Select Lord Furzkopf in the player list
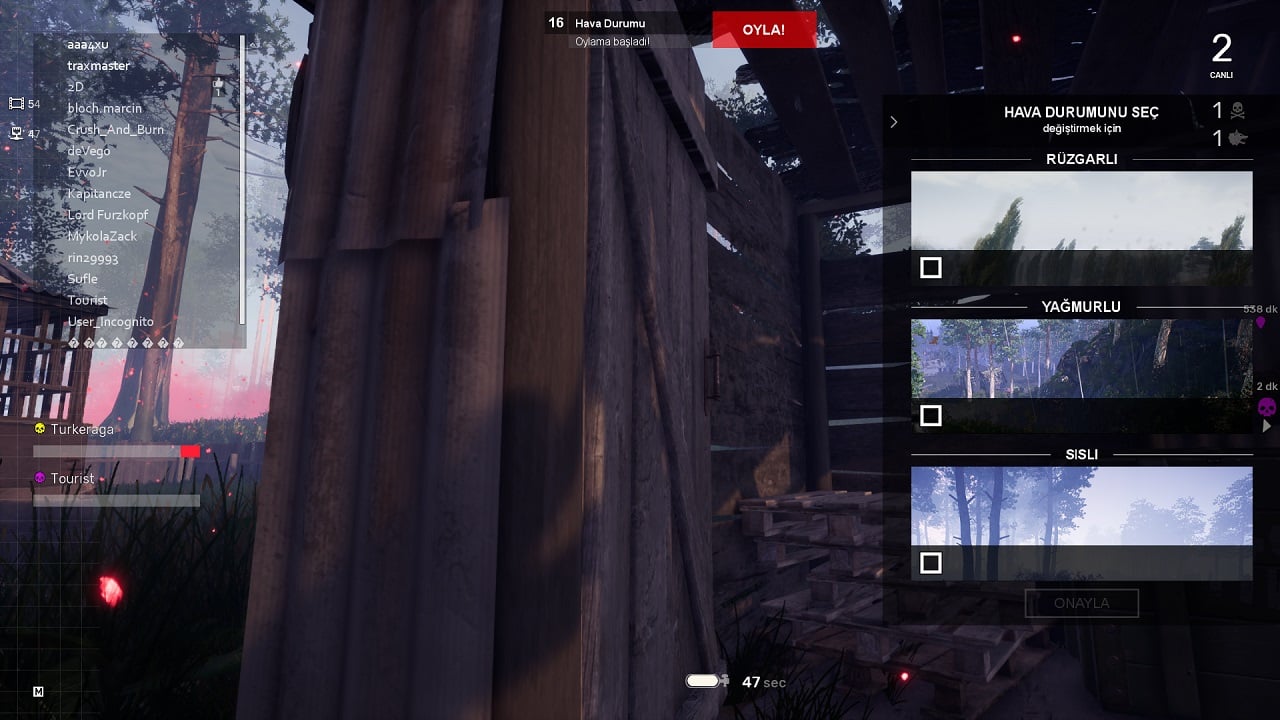 pyautogui.click(x=109, y=215)
